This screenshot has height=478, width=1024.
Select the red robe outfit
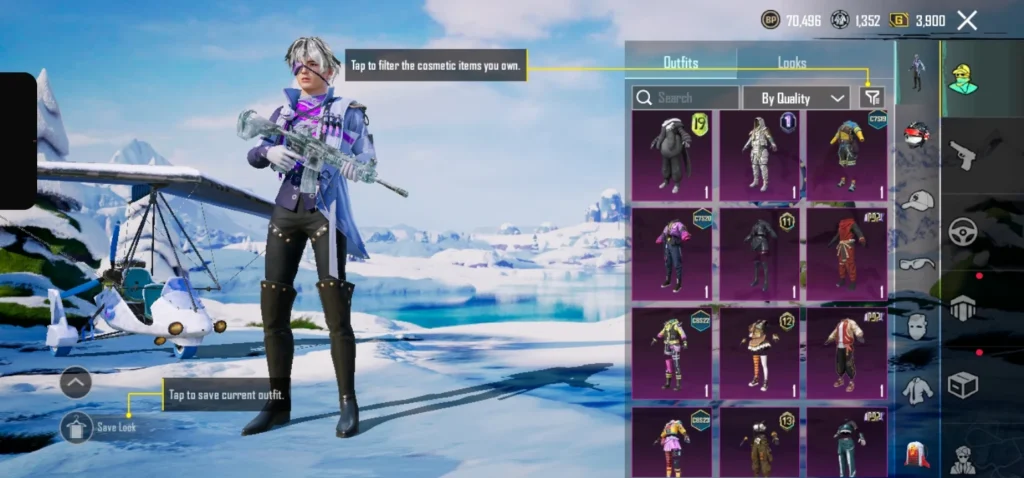846,253
